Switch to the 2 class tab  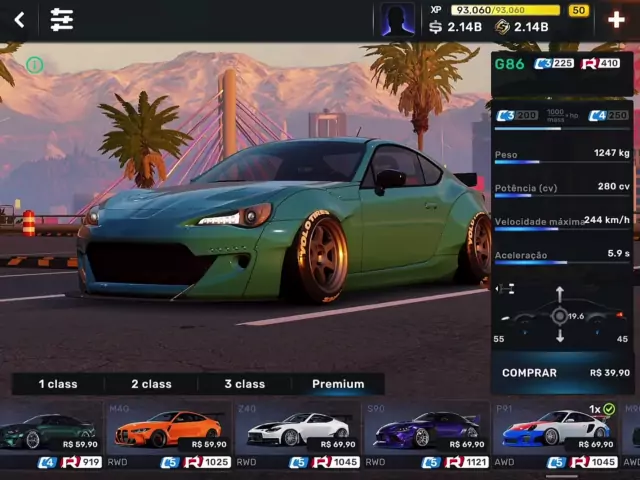pyautogui.click(x=151, y=384)
